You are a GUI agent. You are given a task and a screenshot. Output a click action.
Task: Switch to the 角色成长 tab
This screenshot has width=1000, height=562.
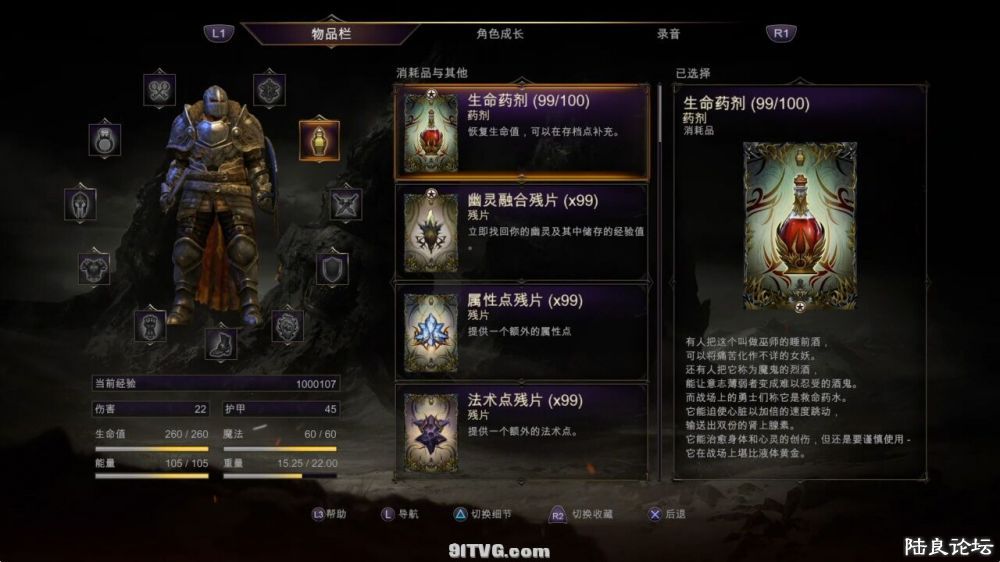click(500, 33)
